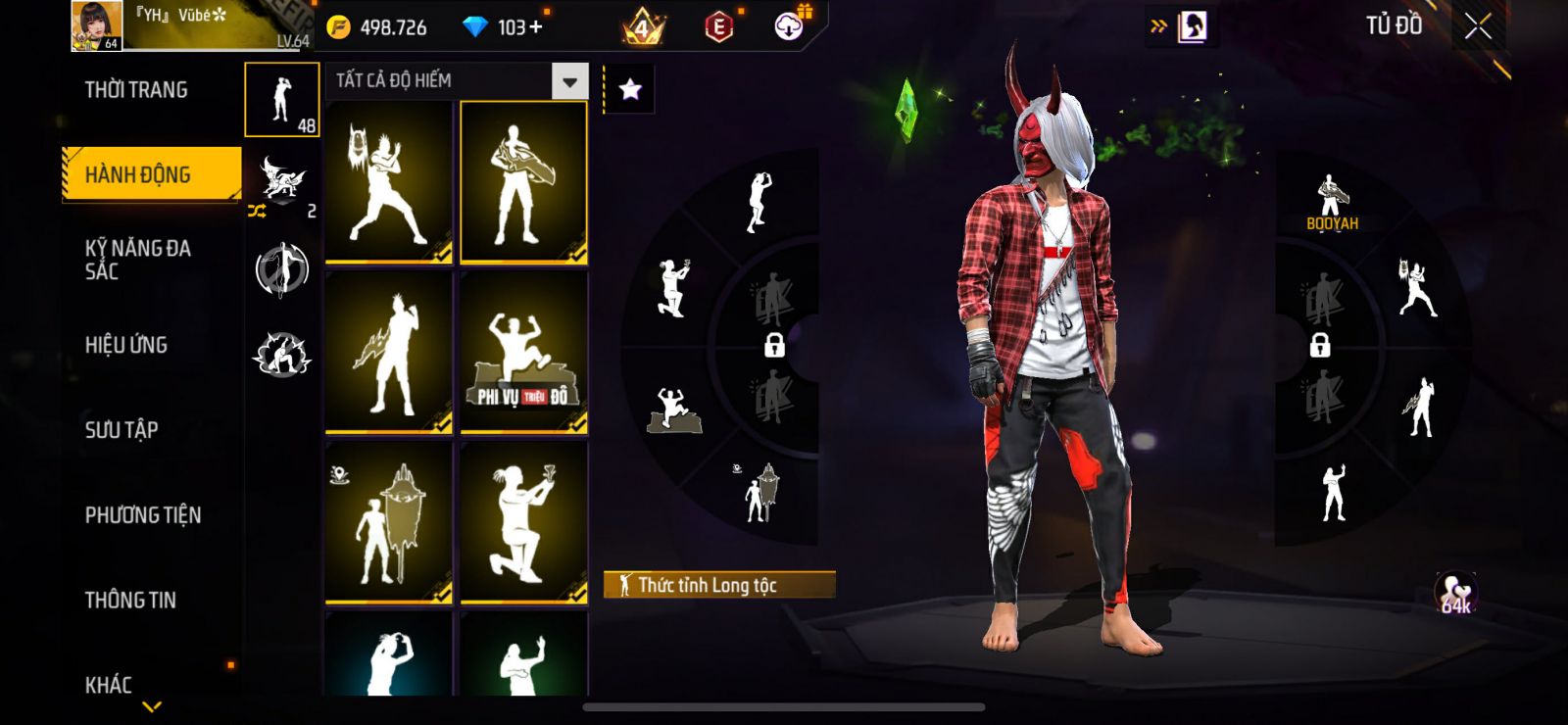The image size is (1568, 725).
Task: Switch to the Khác category
Action: click(109, 684)
